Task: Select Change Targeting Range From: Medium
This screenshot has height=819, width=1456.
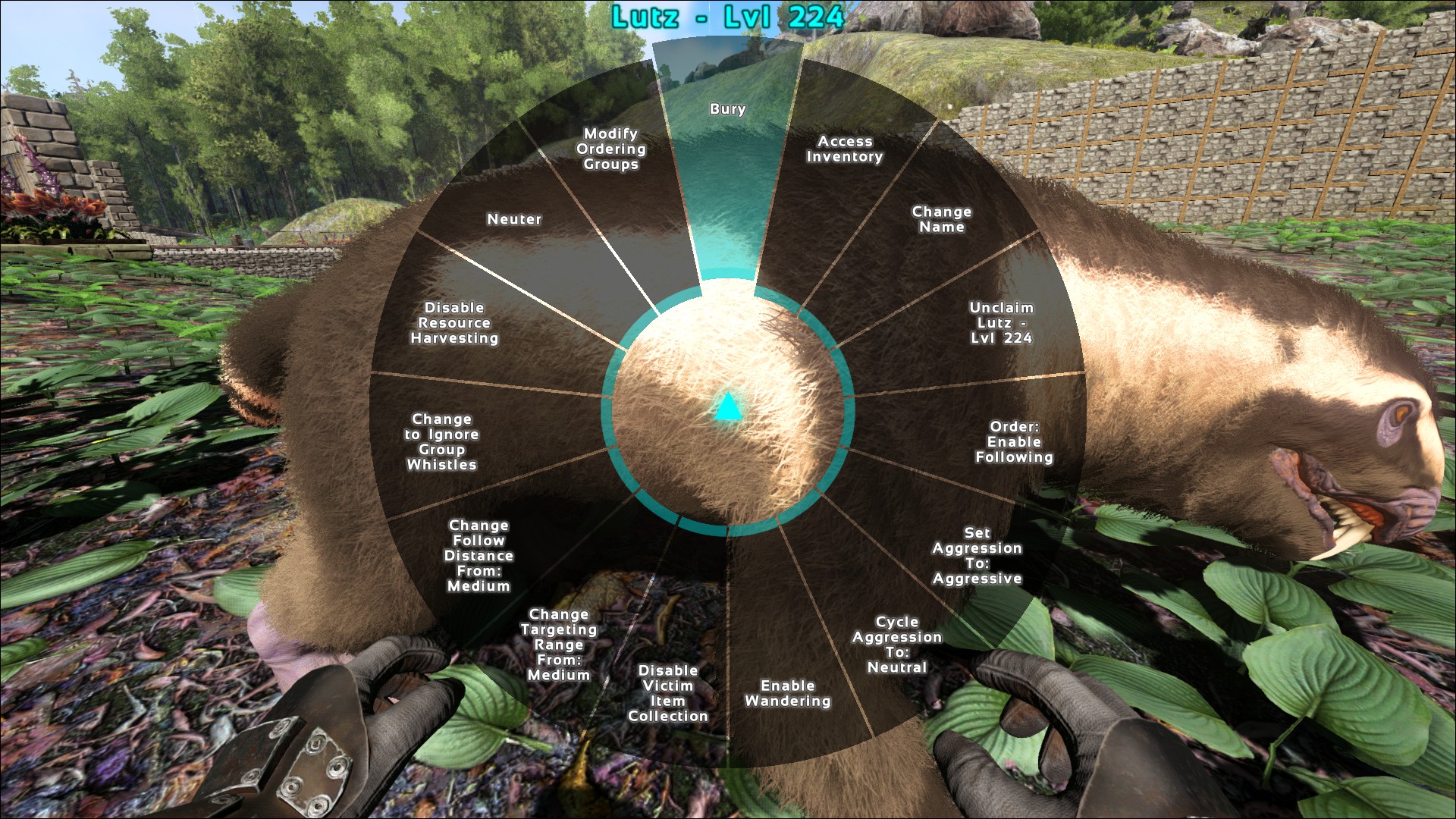Action: pyautogui.click(x=559, y=645)
